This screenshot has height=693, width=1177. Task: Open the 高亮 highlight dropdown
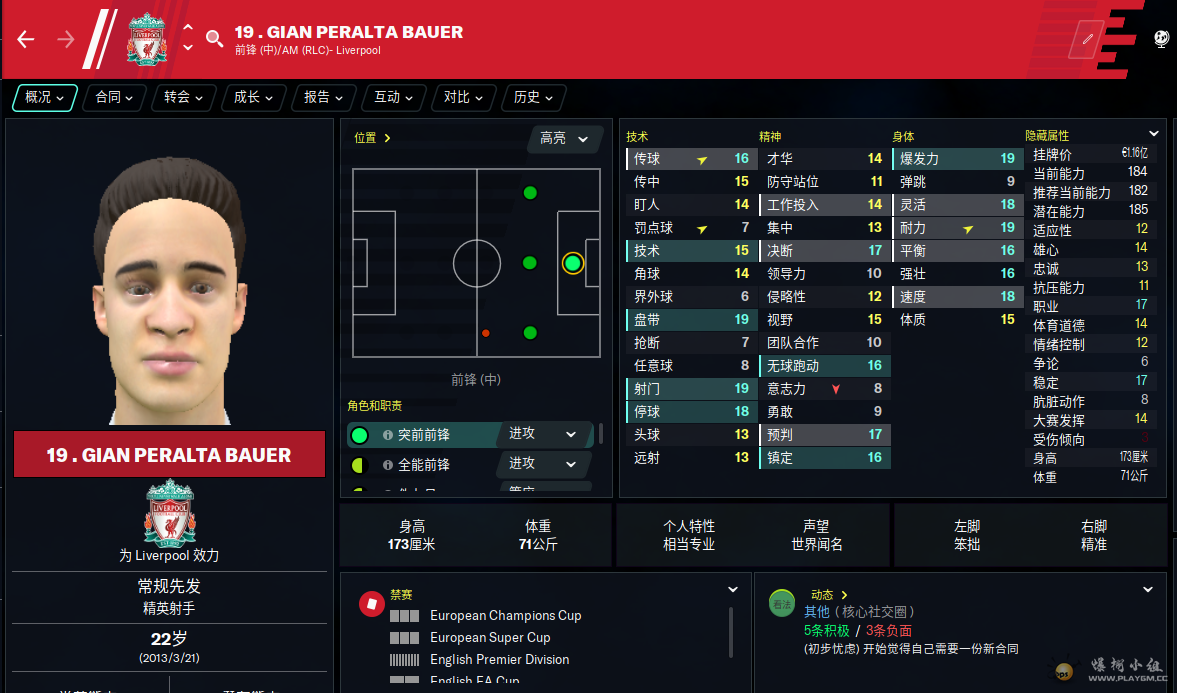click(565, 138)
